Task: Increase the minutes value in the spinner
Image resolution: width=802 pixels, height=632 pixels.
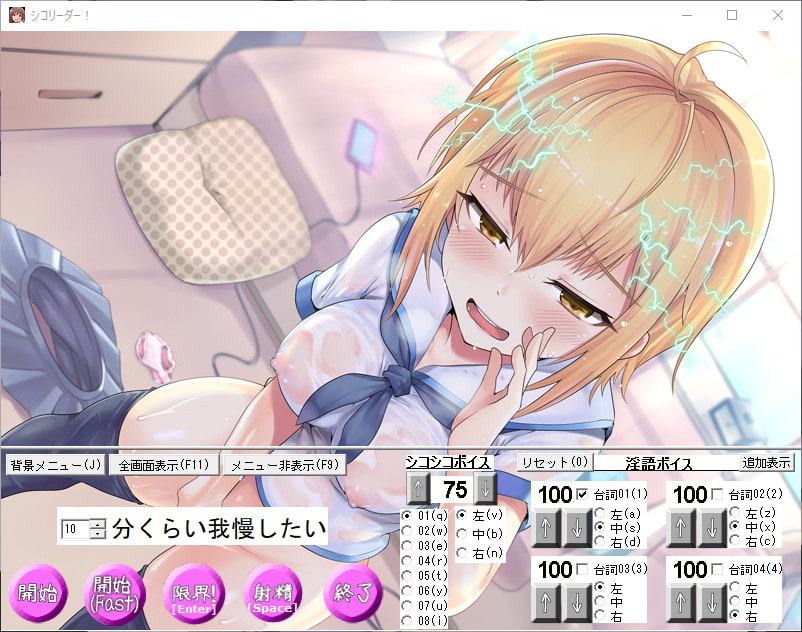Action: 97,523
